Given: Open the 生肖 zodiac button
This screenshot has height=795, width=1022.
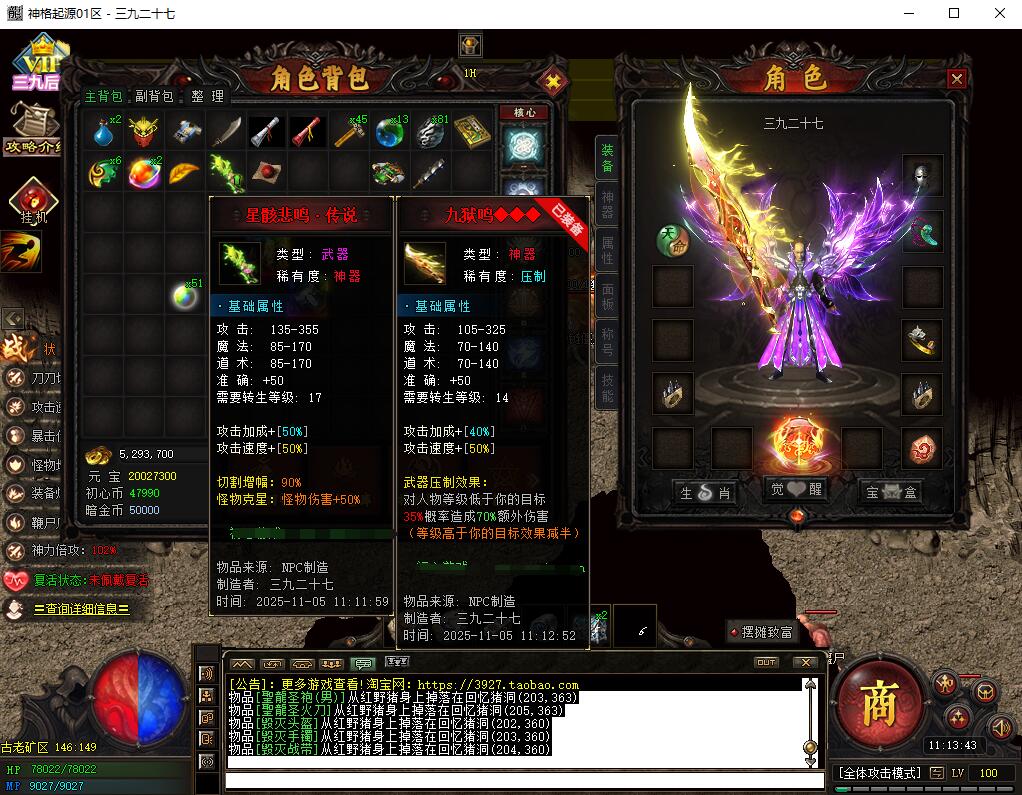Looking at the screenshot, I should coord(706,492).
